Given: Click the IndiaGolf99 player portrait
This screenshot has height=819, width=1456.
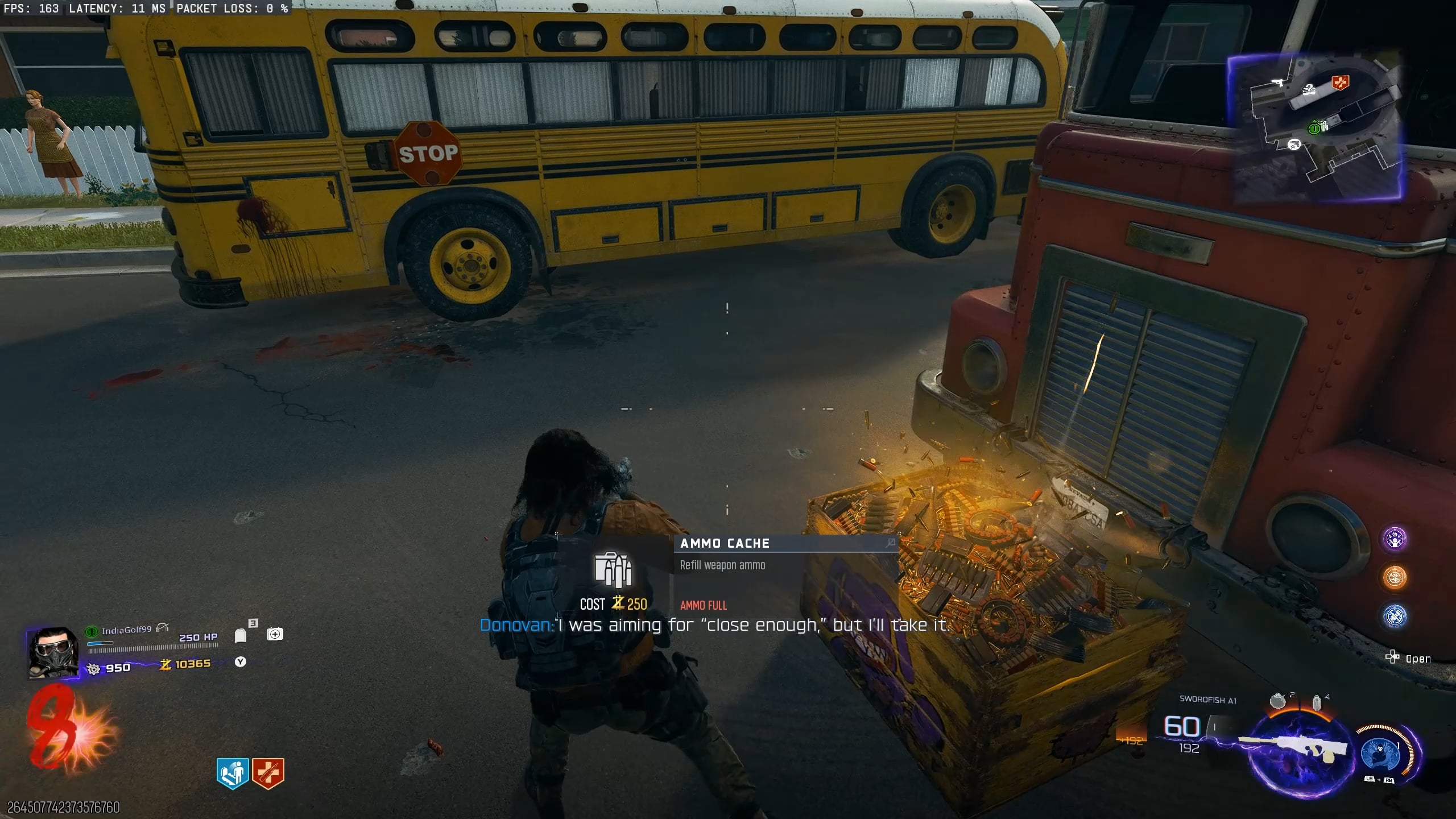Looking at the screenshot, I should [x=53, y=653].
